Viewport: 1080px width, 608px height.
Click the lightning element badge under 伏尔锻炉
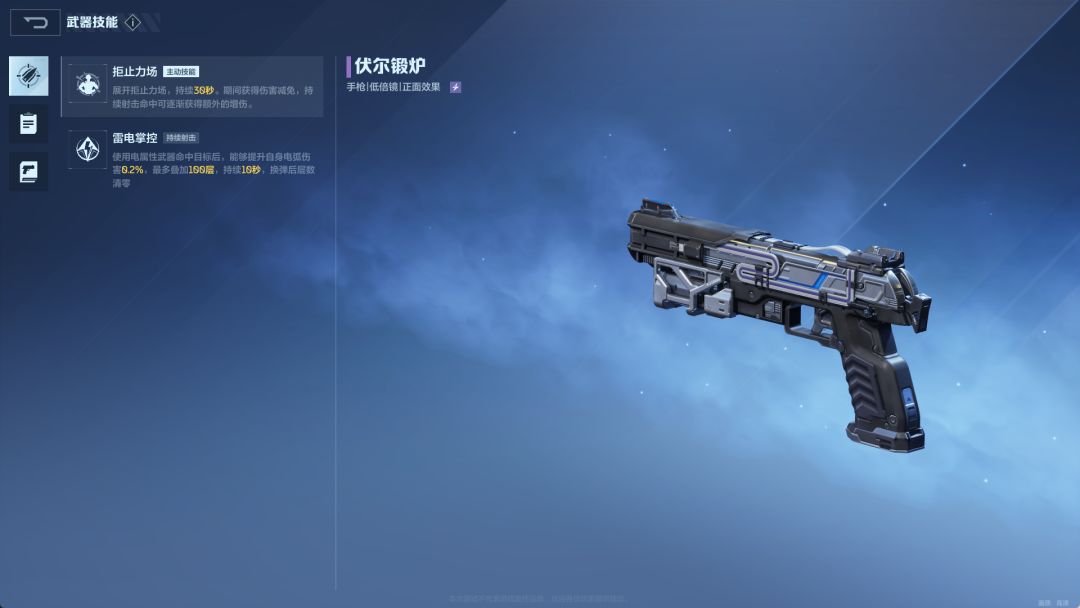pyautogui.click(x=455, y=87)
